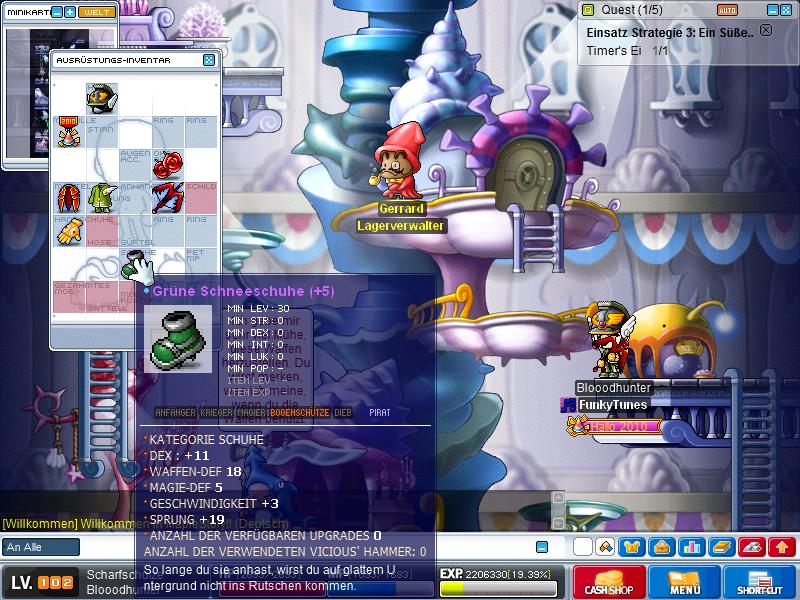This screenshot has width=800, height=600.
Task: Enlarge the minimap with the plus button
Action: point(70,12)
